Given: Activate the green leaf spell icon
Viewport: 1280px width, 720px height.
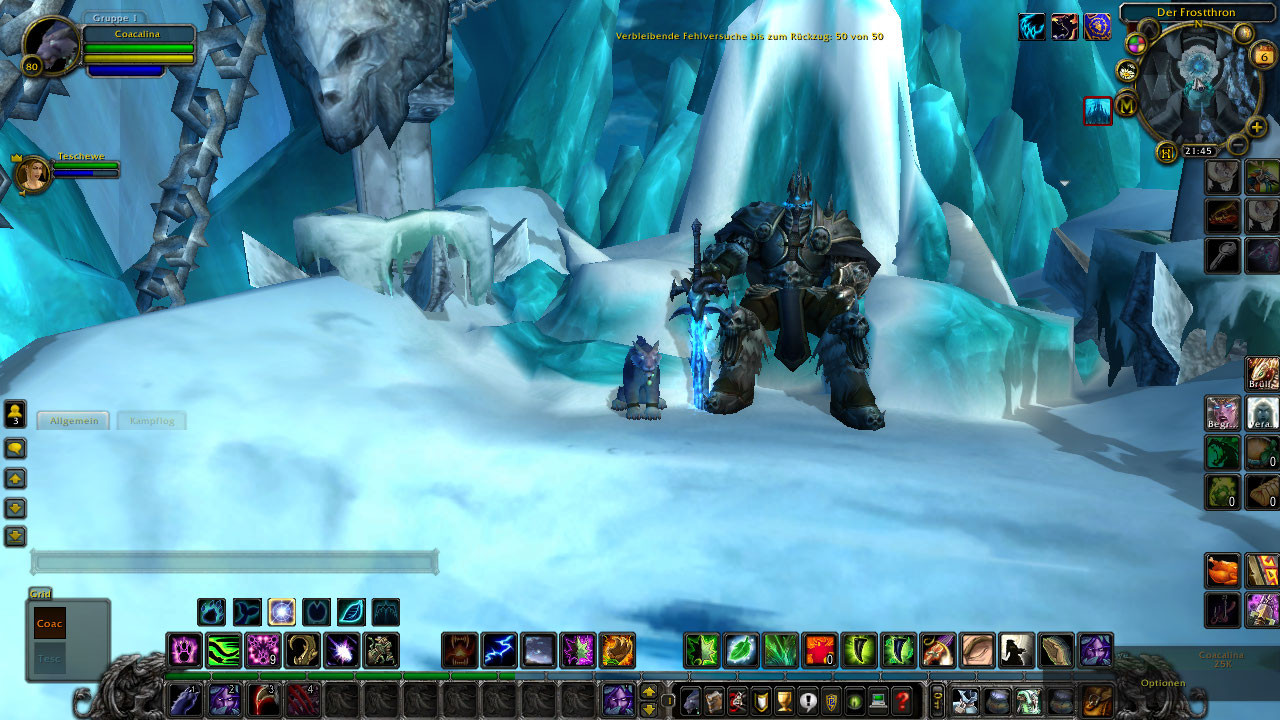Looking at the screenshot, I should click(x=742, y=651).
